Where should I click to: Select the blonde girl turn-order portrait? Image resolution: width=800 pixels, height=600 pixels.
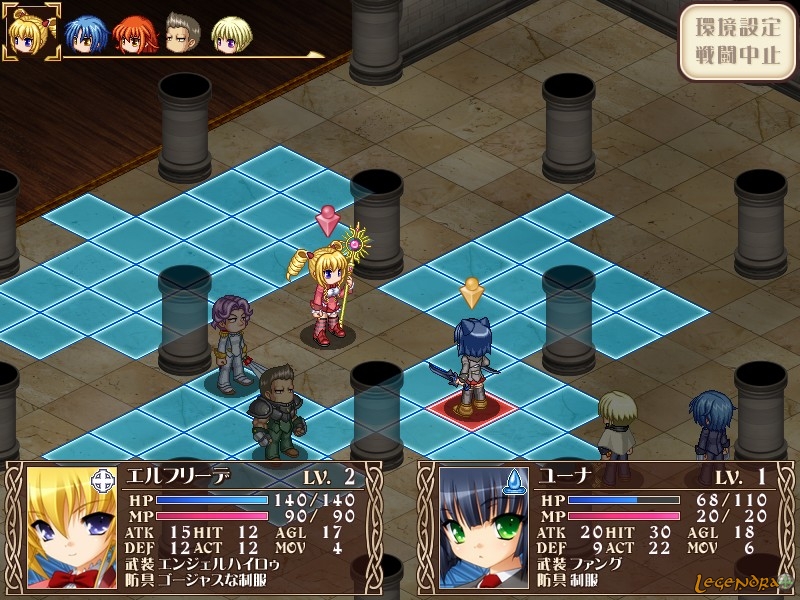pos(30,32)
